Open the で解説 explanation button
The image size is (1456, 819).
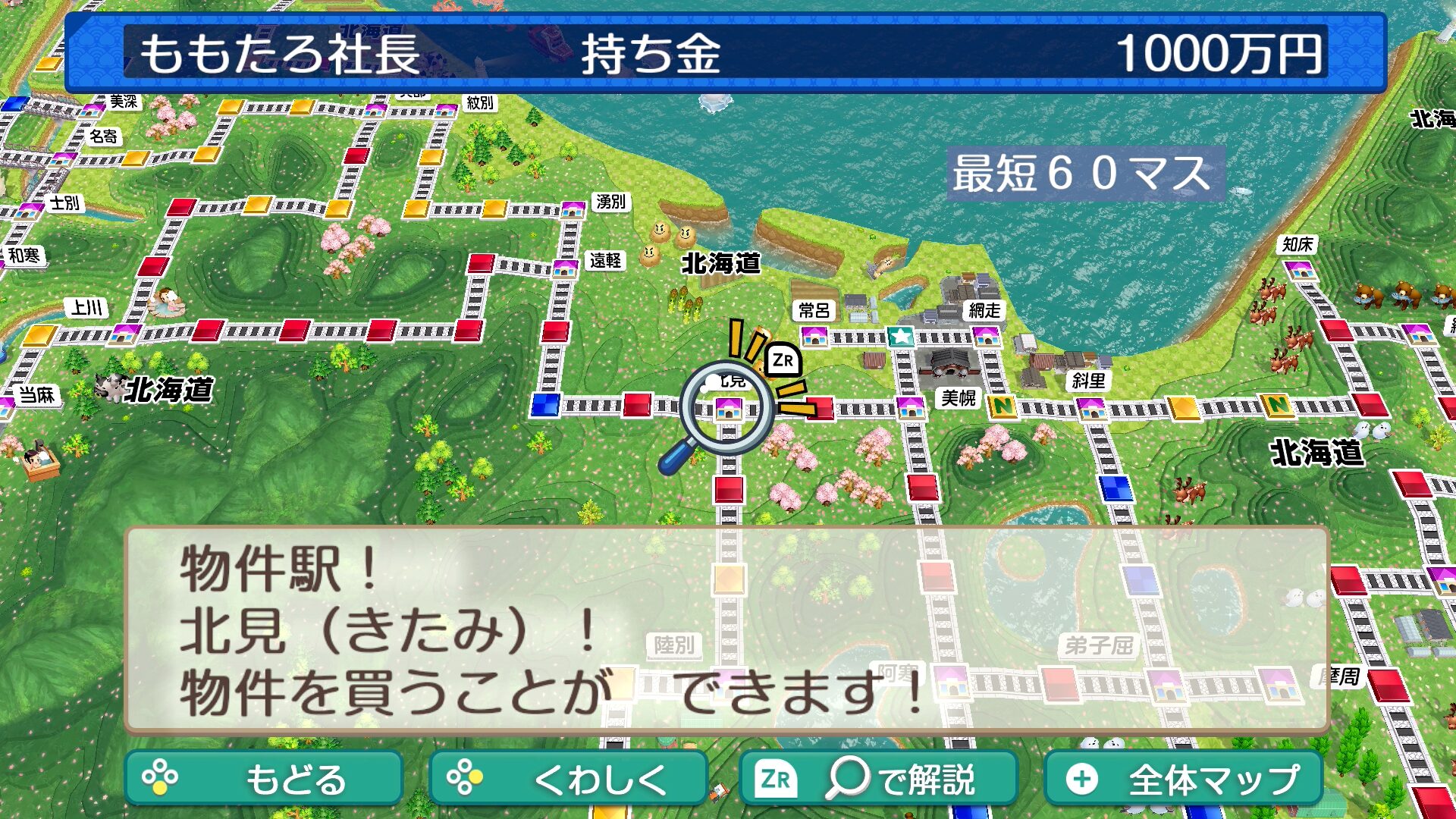(877, 778)
